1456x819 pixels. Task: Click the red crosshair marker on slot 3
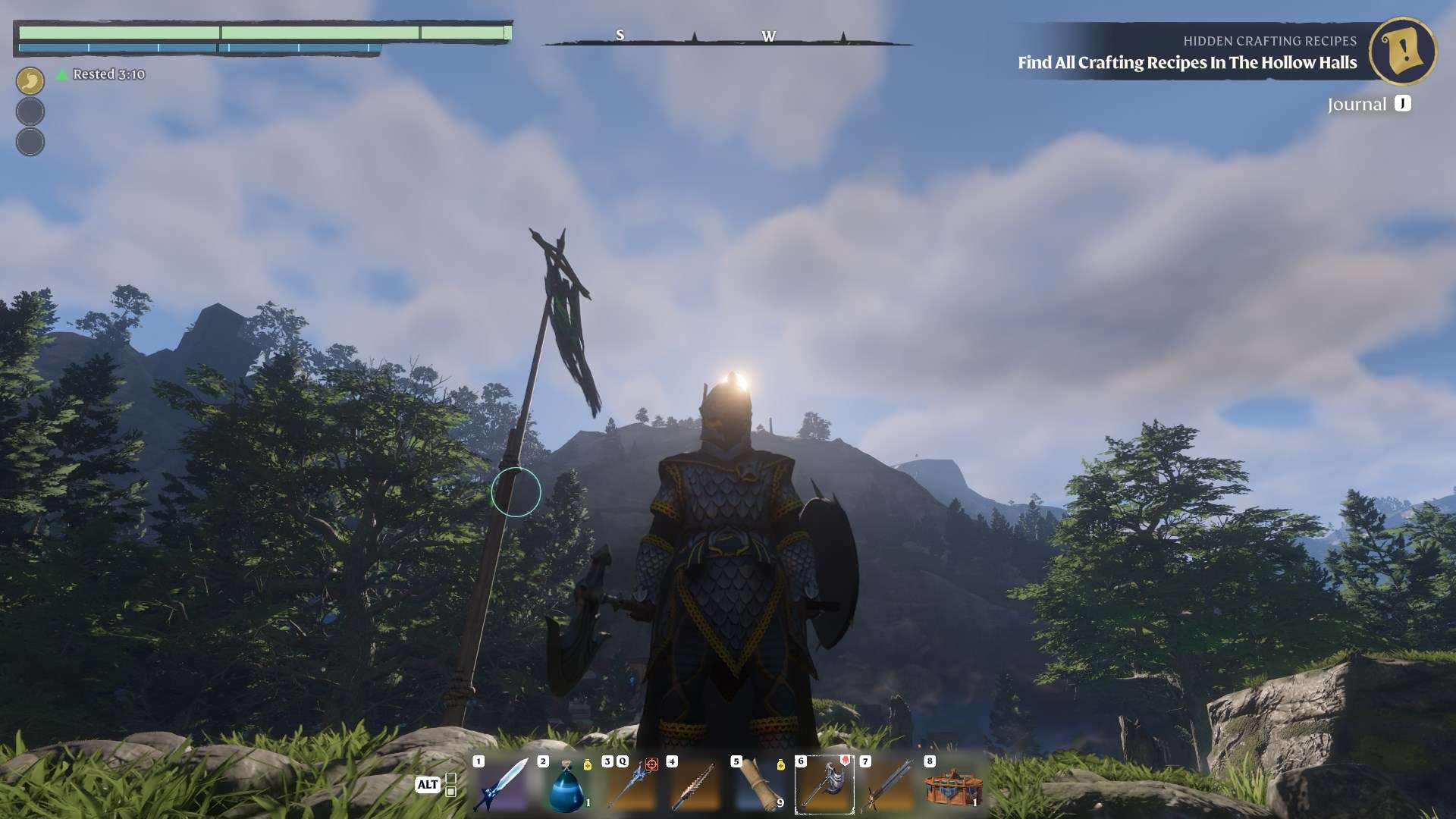coord(653,765)
